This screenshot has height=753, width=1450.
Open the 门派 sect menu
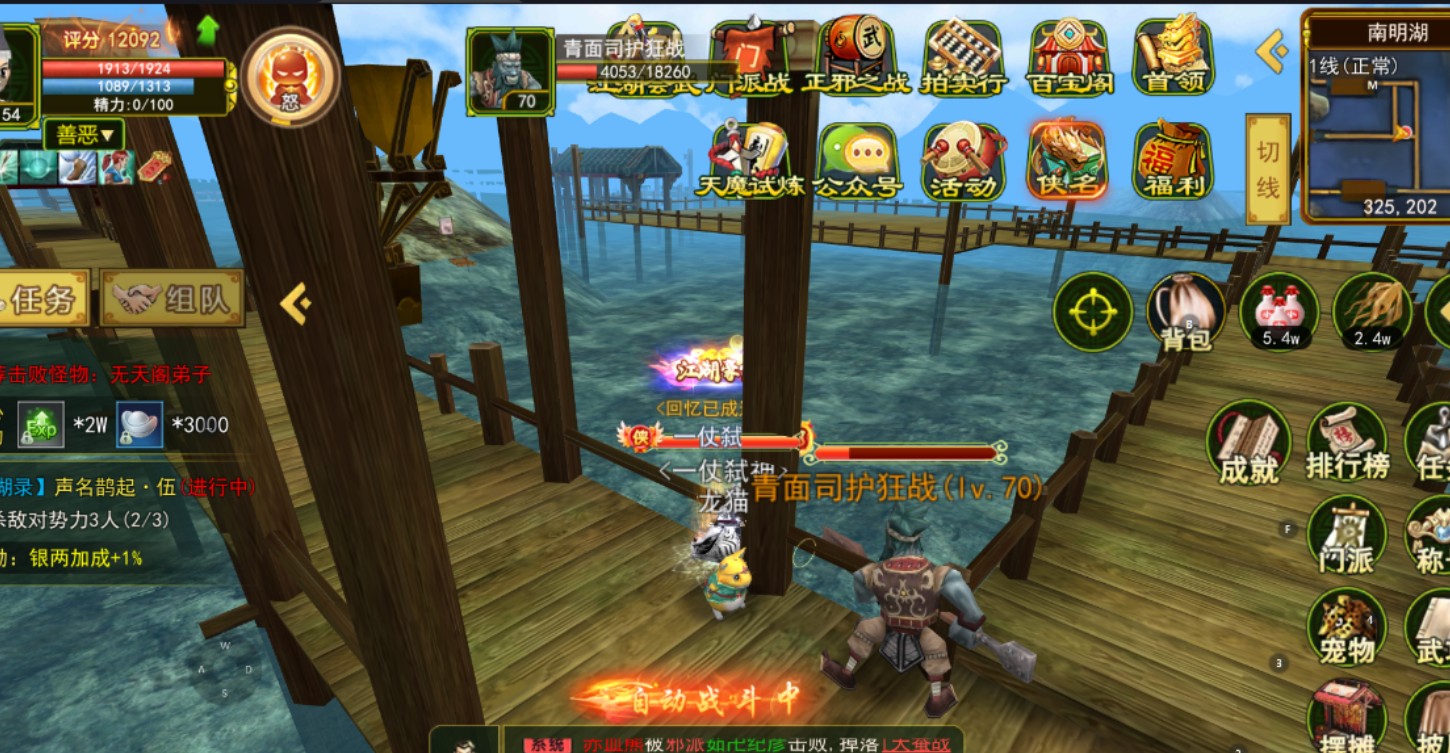point(1347,535)
